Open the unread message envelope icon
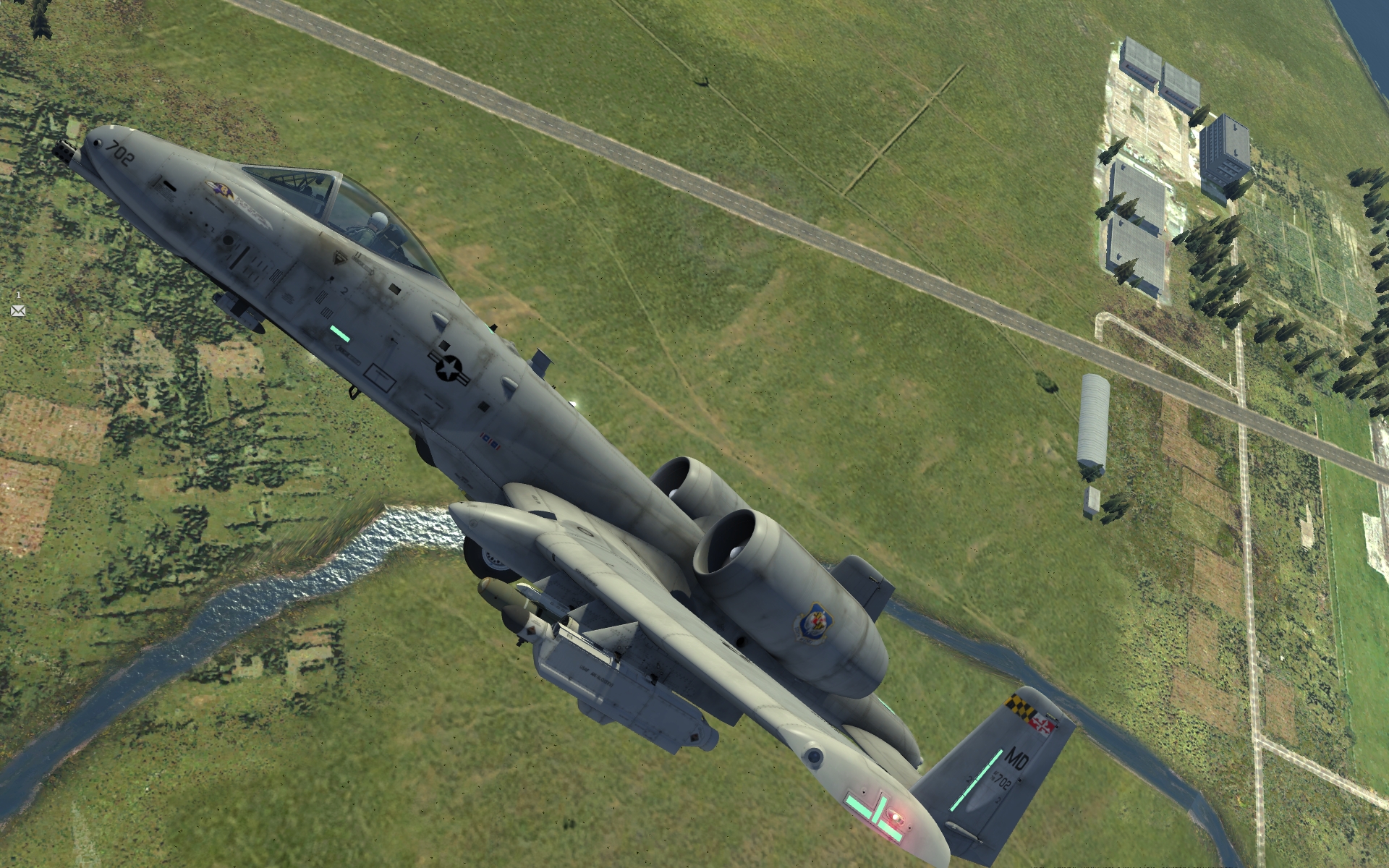This screenshot has height=868, width=1389. point(18,311)
